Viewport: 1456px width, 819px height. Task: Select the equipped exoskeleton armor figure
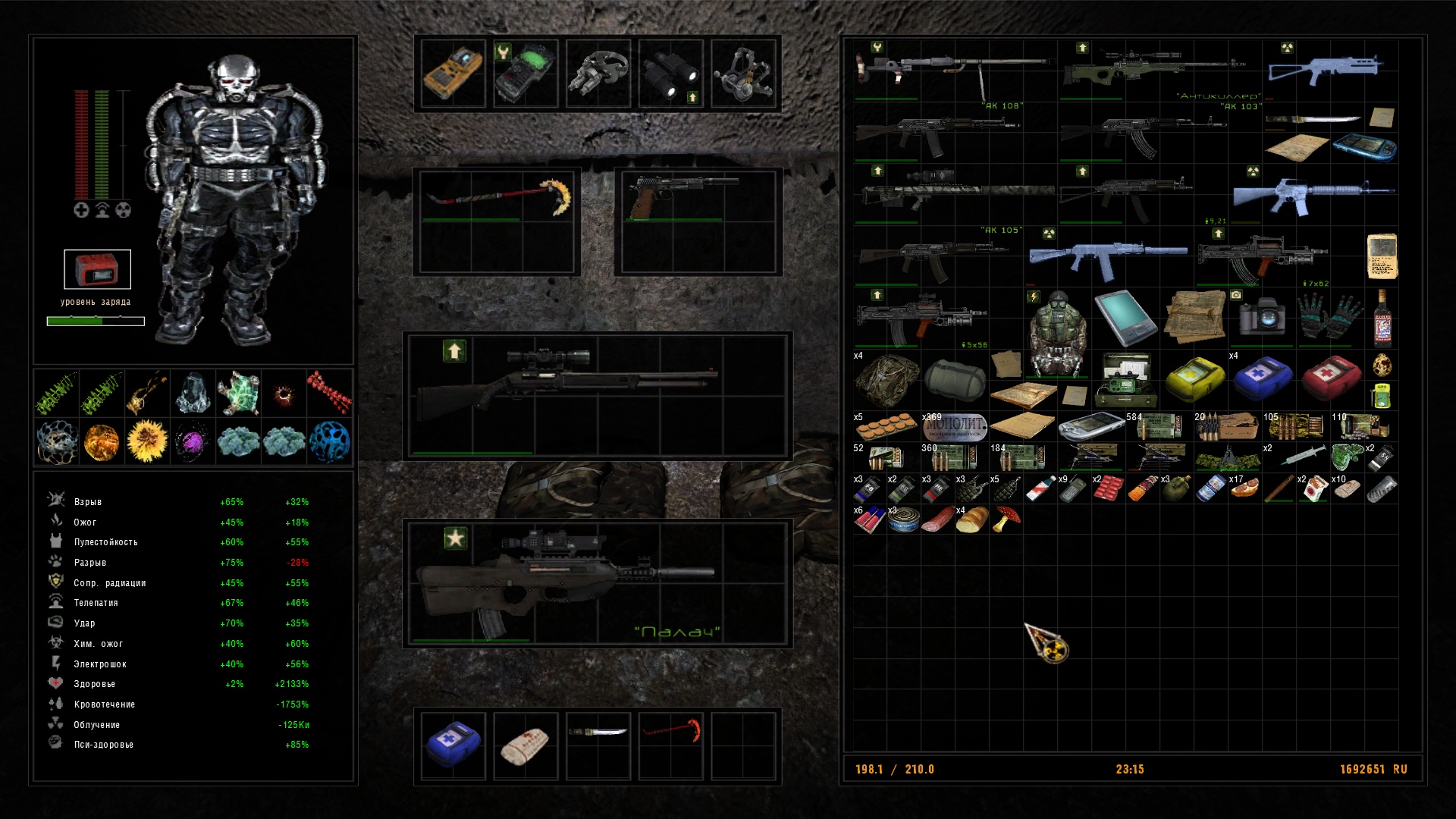click(235, 197)
